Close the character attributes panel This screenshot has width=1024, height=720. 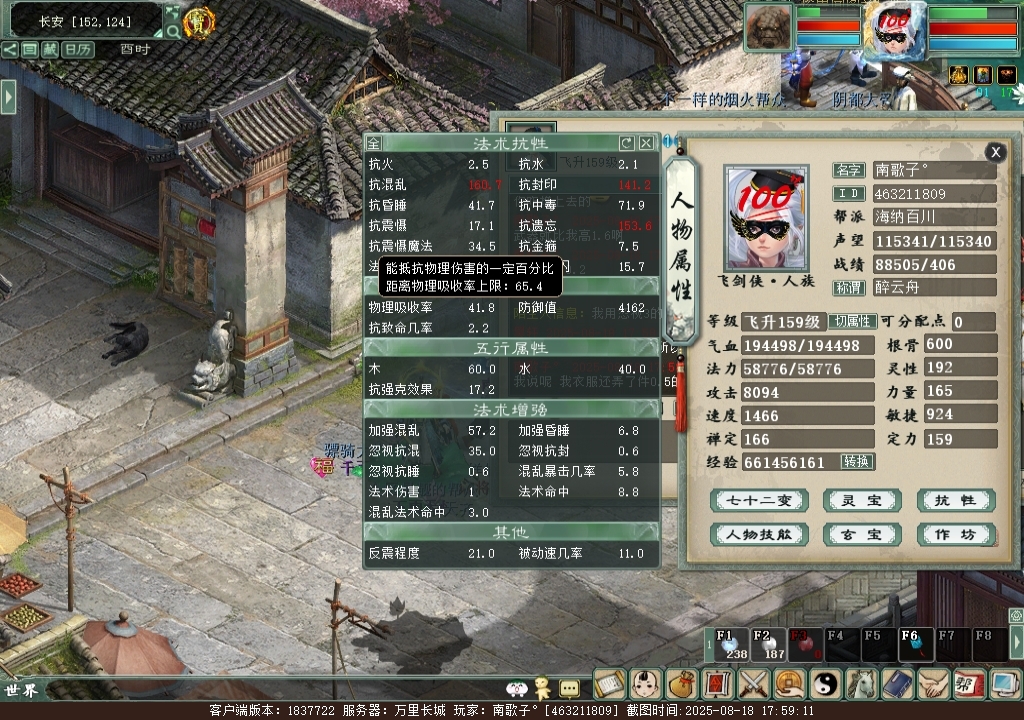[995, 152]
